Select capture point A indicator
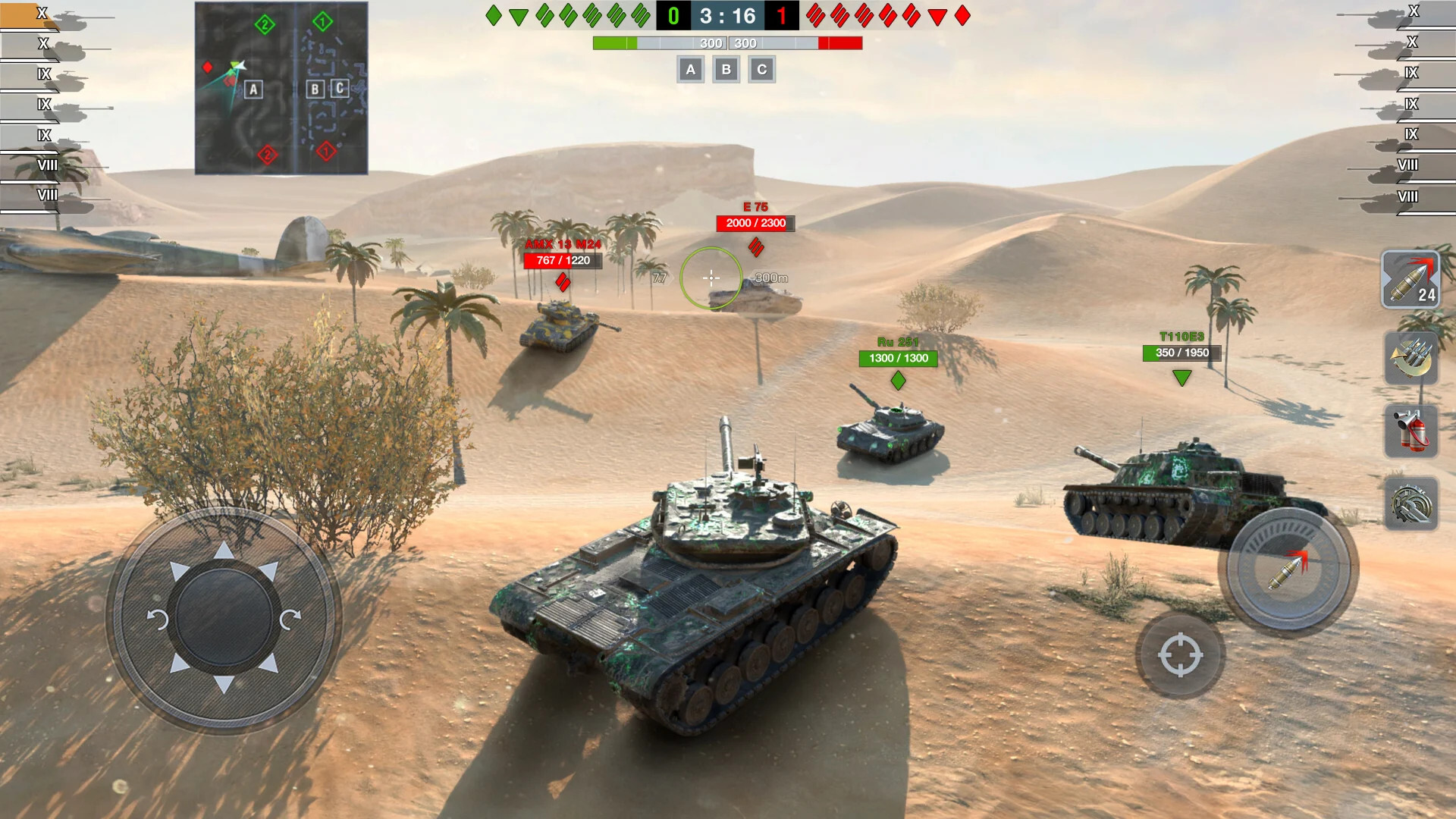 click(690, 70)
